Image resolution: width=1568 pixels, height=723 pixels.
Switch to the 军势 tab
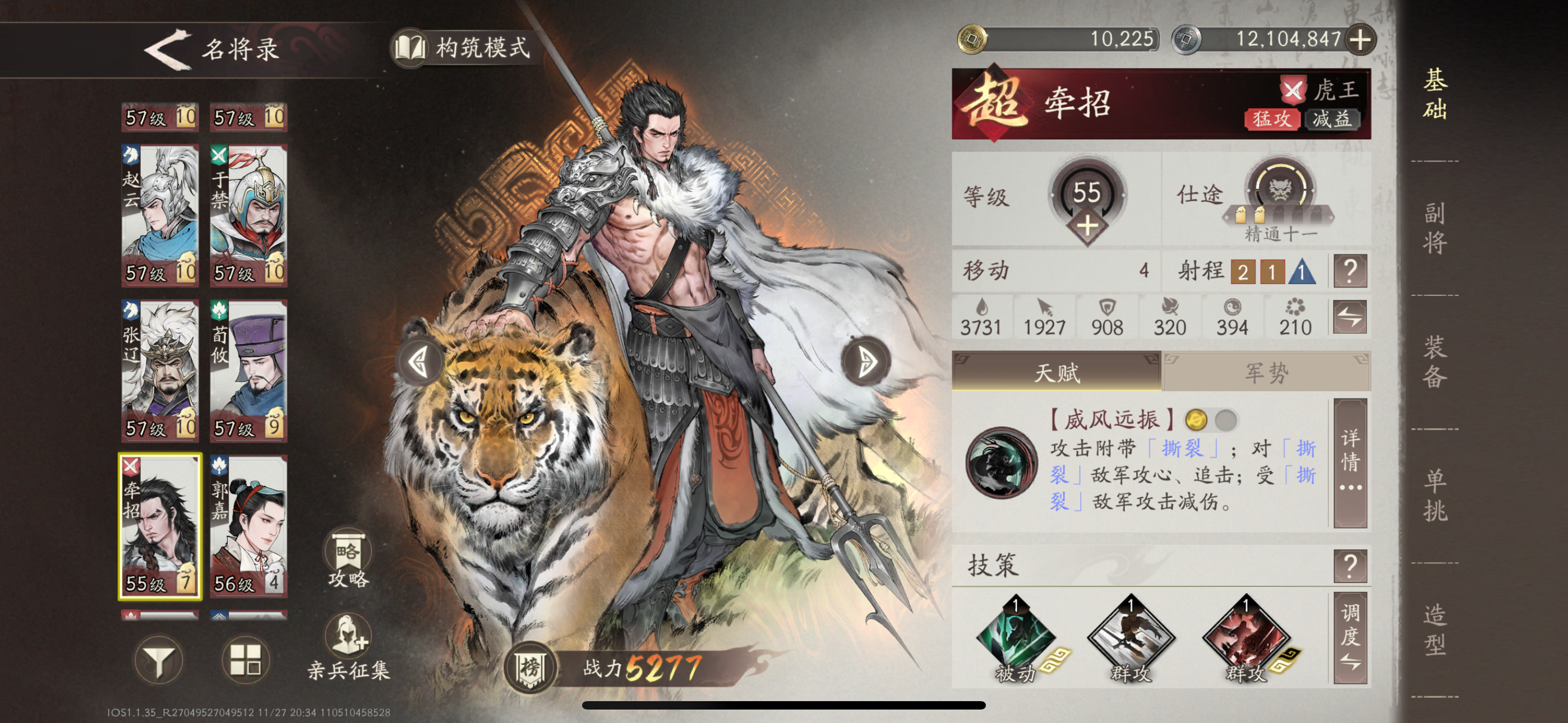[x=1267, y=374]
